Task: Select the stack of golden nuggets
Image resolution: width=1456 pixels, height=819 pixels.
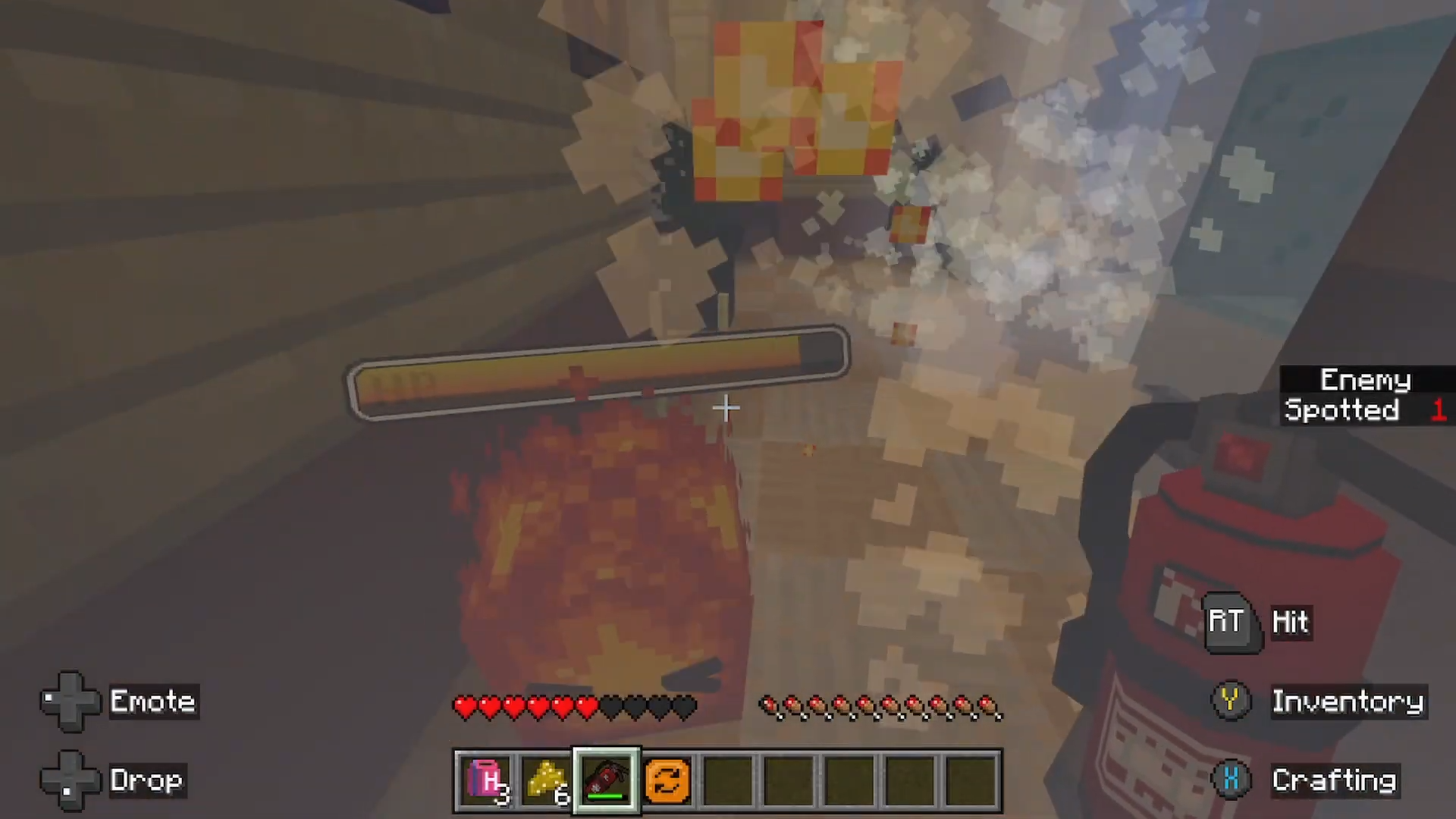Action: [545, 778]
